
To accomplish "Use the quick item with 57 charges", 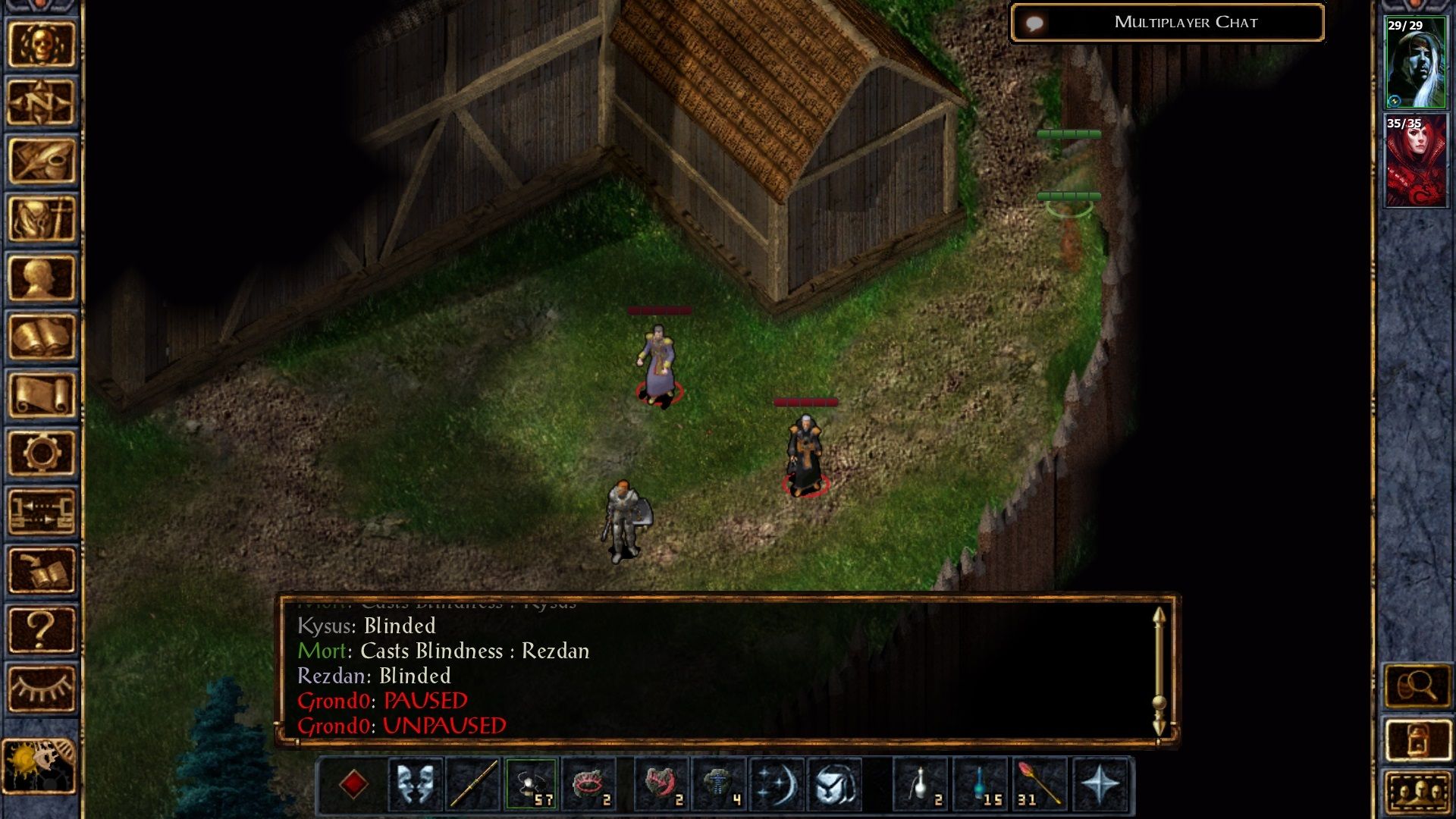I will pyautogui.click(x=531, y=785).
